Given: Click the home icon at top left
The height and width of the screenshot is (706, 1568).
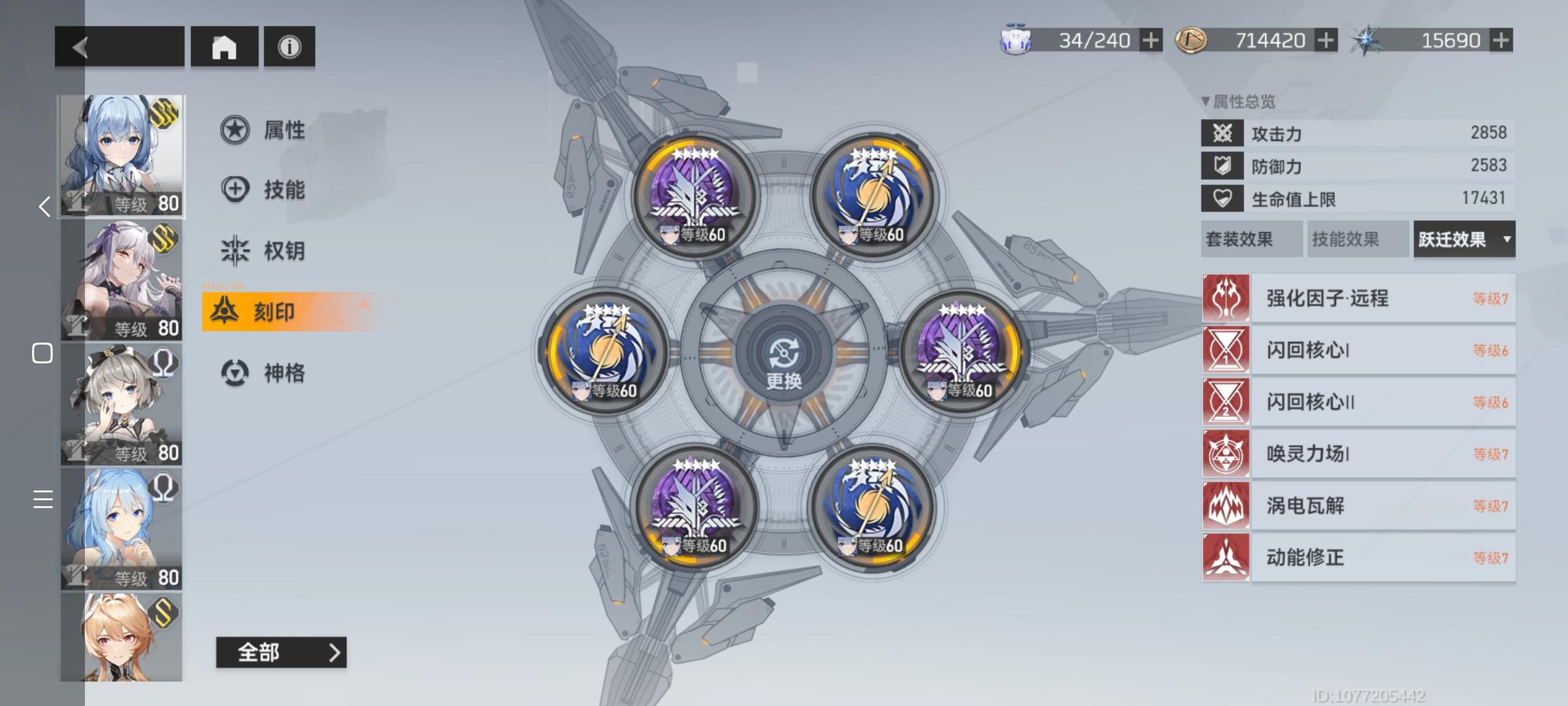Looking at the screenshot, I should coord(225,46).
